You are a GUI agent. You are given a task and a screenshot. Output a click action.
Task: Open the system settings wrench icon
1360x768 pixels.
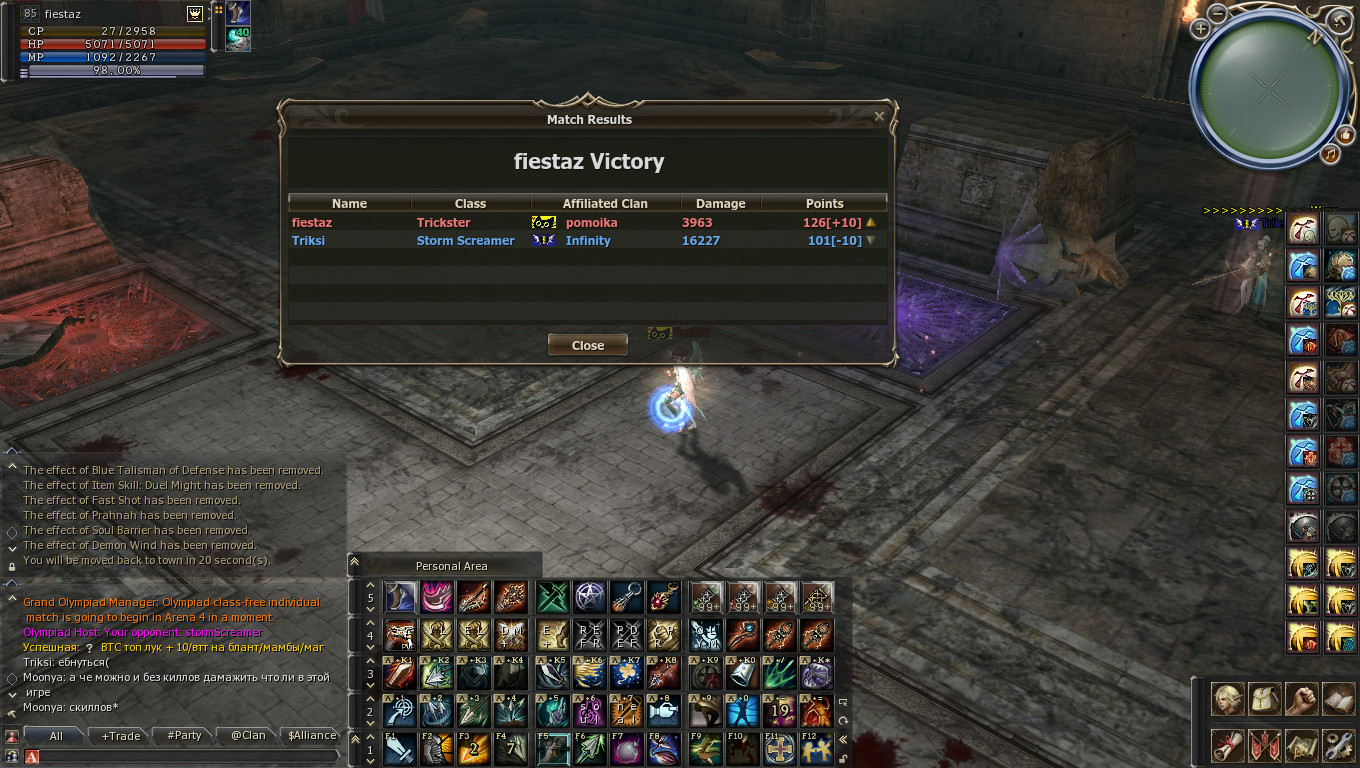1337,744
